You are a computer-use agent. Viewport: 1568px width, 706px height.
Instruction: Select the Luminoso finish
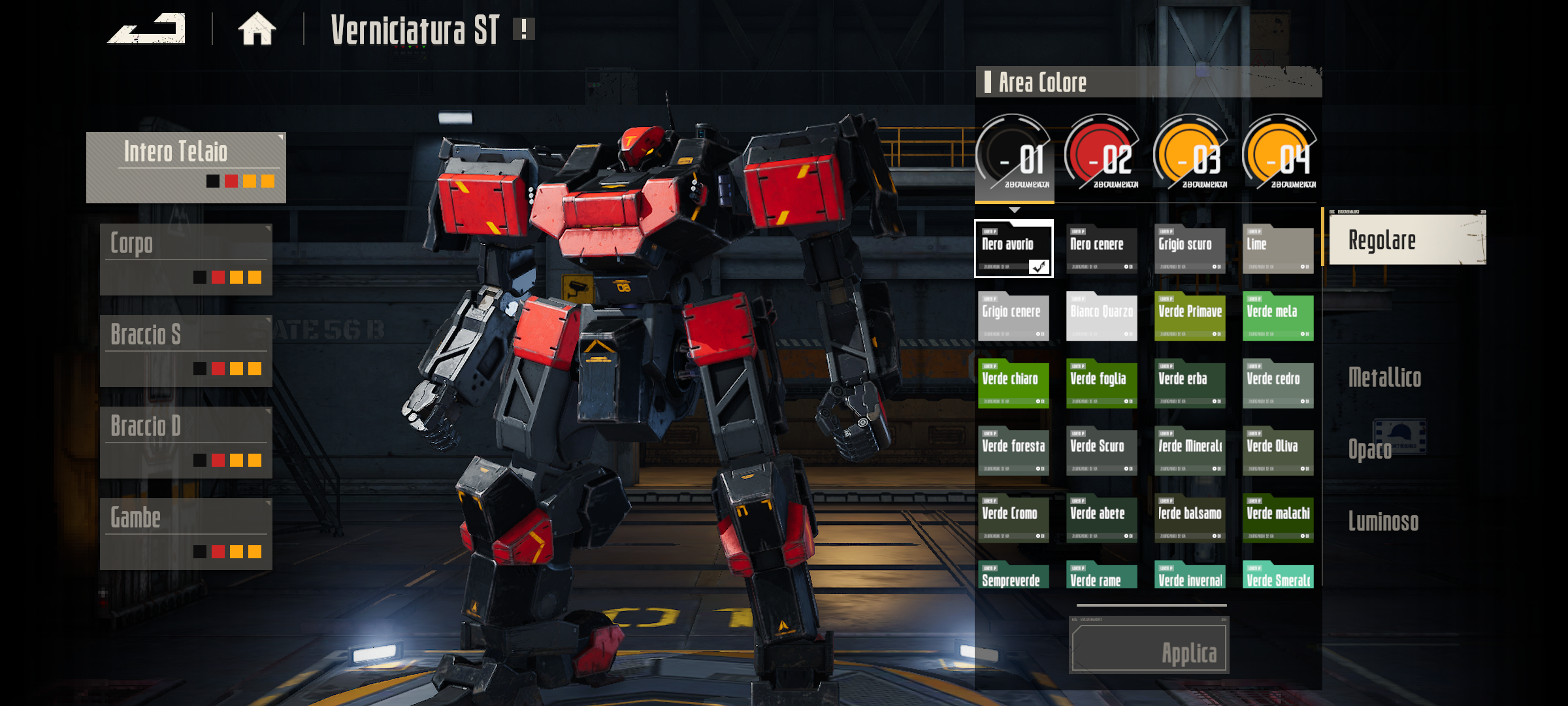click(x=1383, y=522)
